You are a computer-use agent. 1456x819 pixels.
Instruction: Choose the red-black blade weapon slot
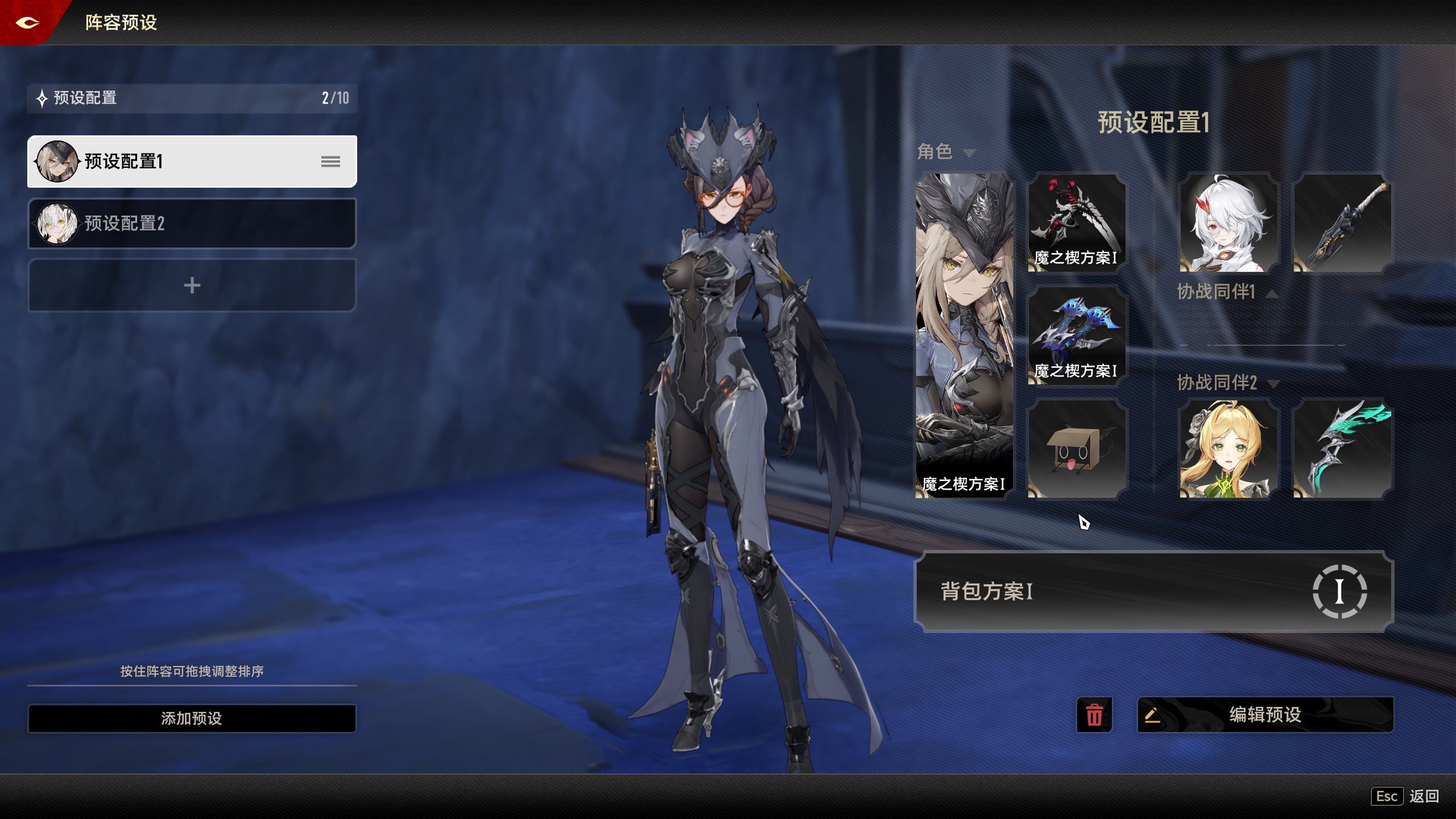click(x=1077, y=223)
